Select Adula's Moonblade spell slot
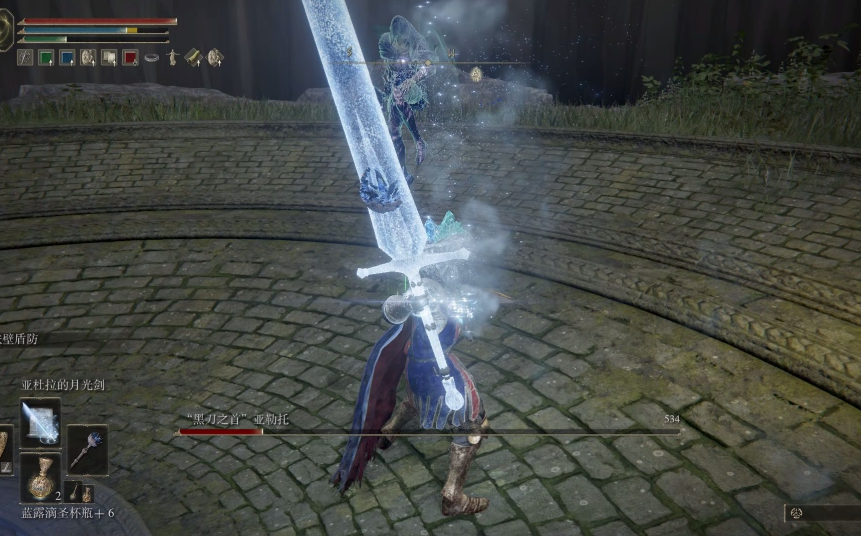 40,422
